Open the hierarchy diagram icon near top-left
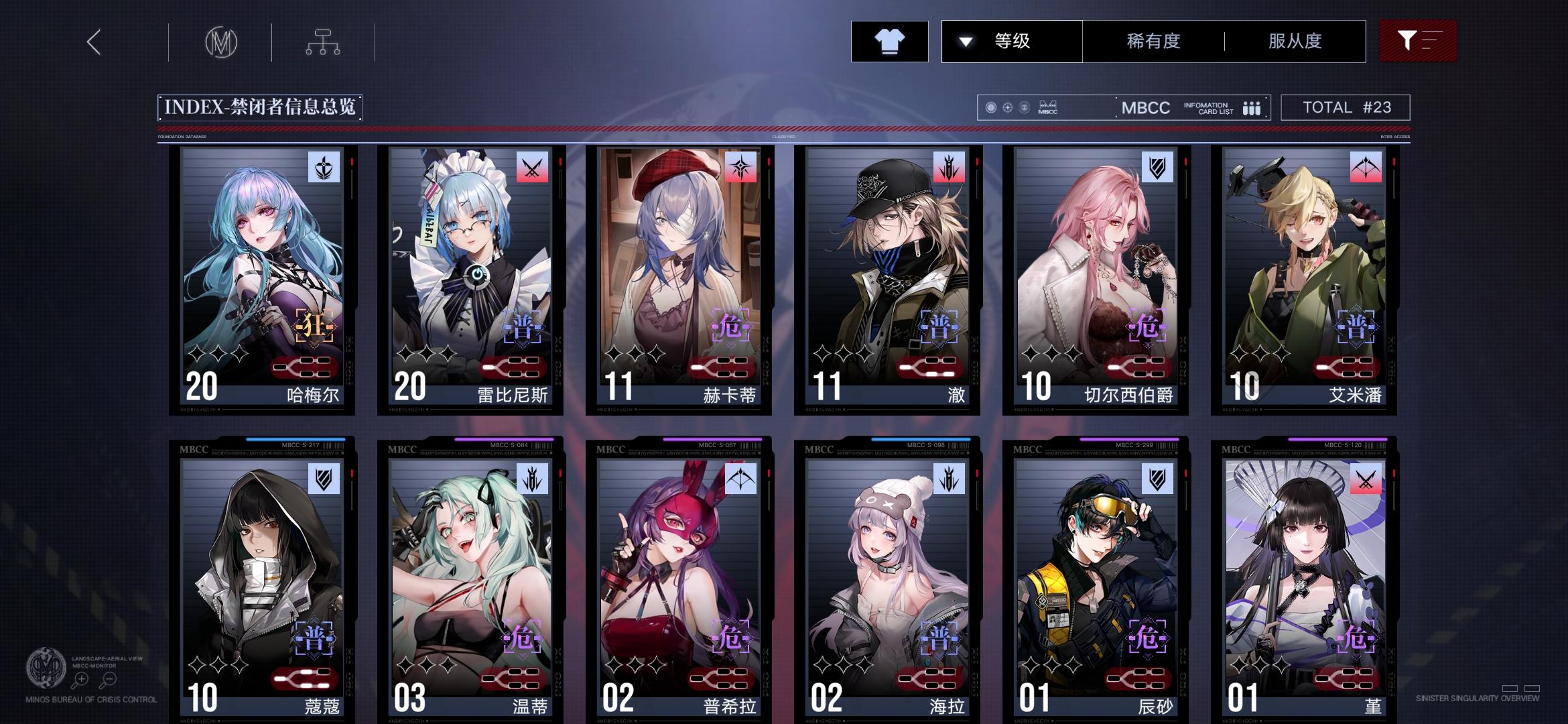The height and width of the screenshot is (724, 1568). click(324, 41)
